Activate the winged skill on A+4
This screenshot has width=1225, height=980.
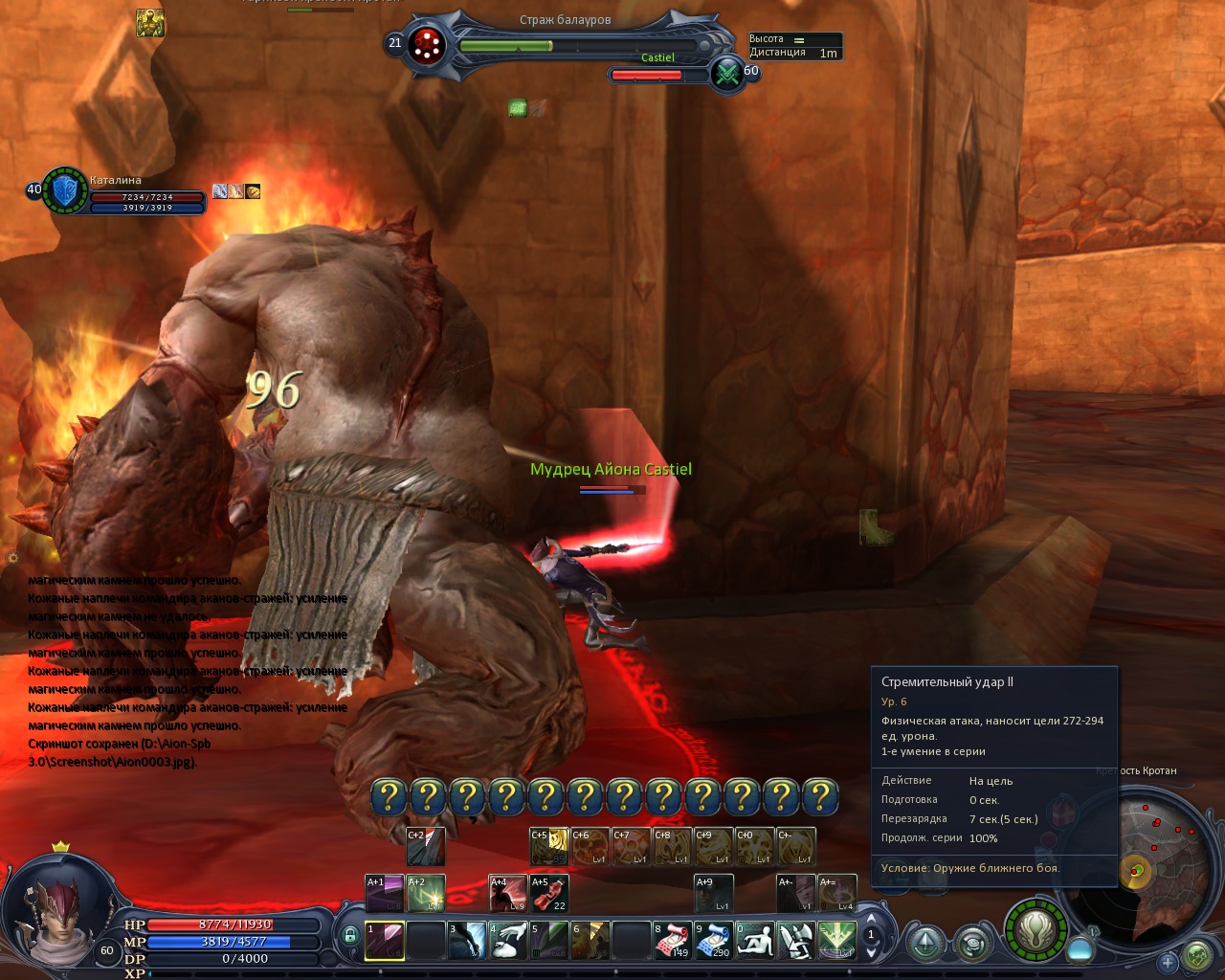[508, 893]
